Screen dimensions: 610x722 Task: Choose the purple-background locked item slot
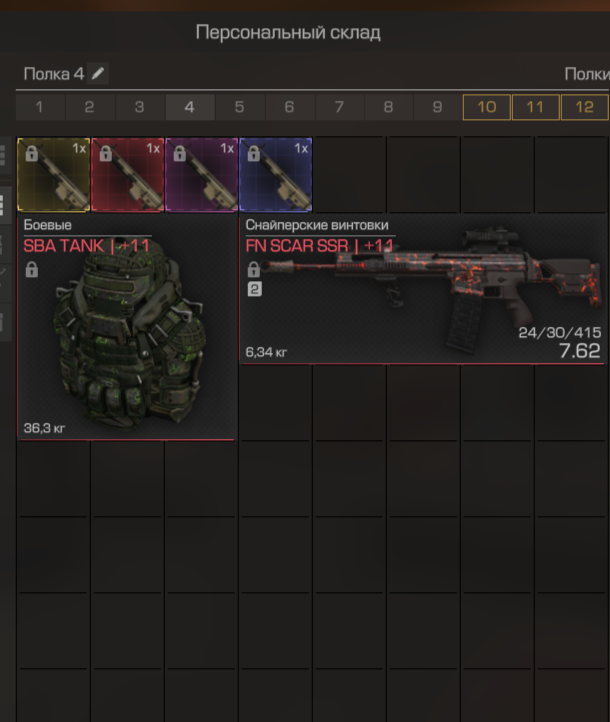point(202,174)
